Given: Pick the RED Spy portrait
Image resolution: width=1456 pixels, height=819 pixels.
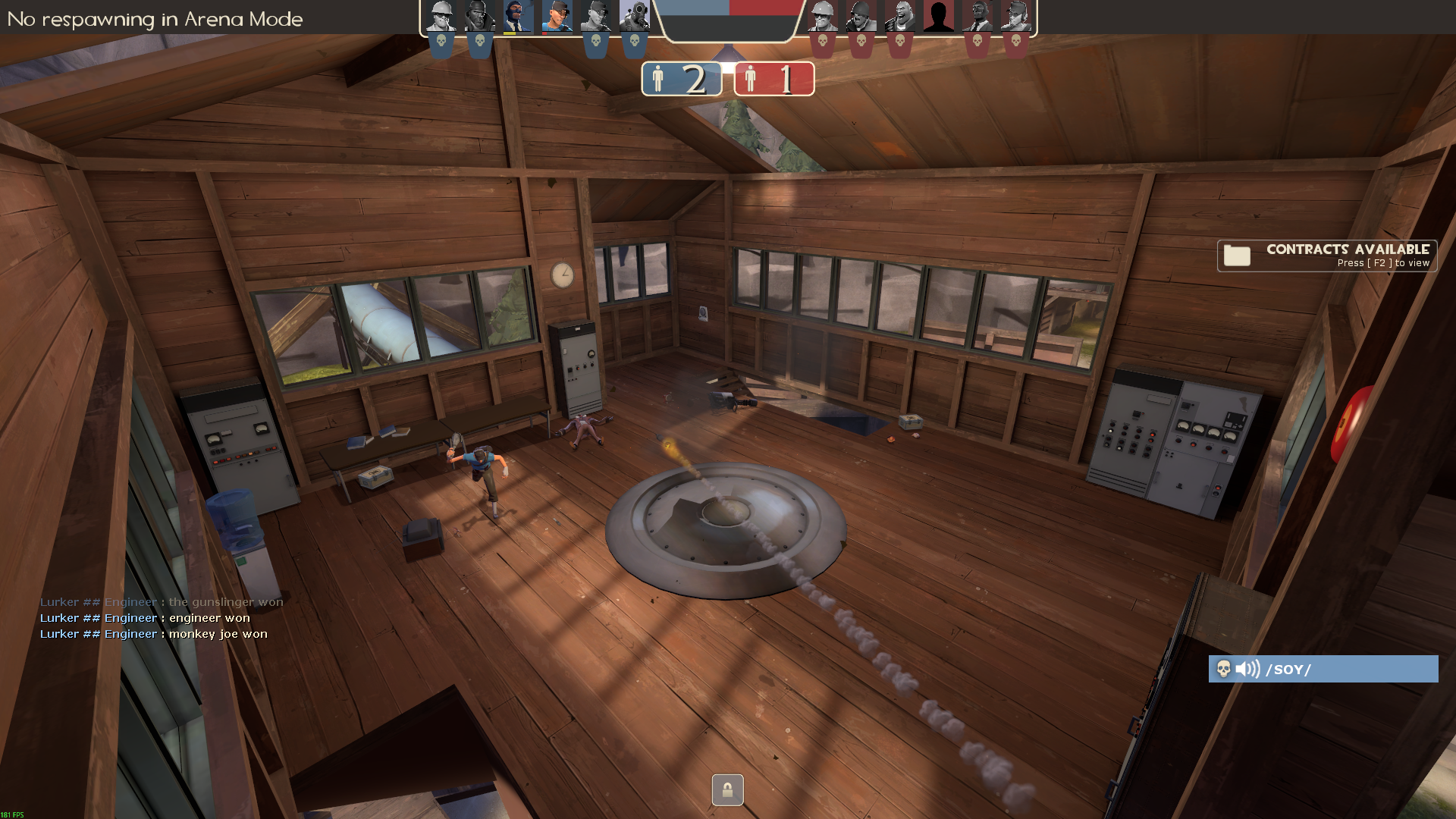Looking at the screenshot, I should click(x=977, y=17).
